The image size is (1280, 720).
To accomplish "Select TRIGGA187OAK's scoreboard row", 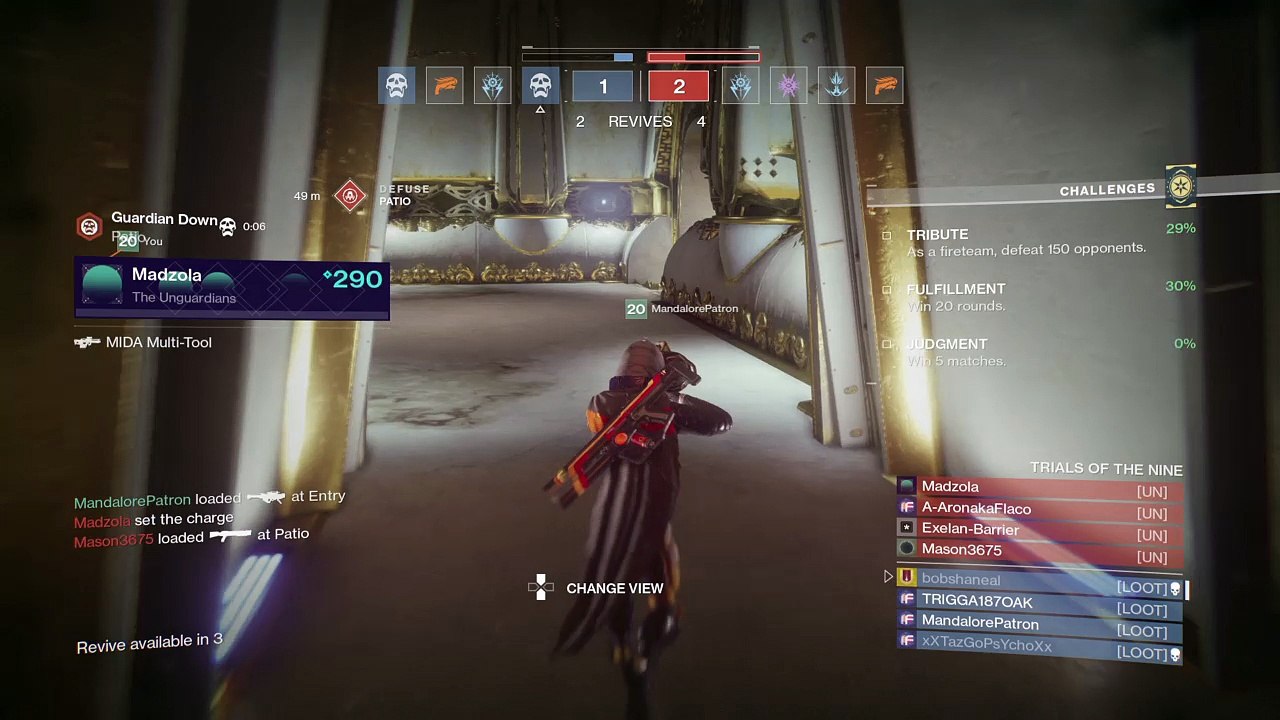I will pos(1040,602).
